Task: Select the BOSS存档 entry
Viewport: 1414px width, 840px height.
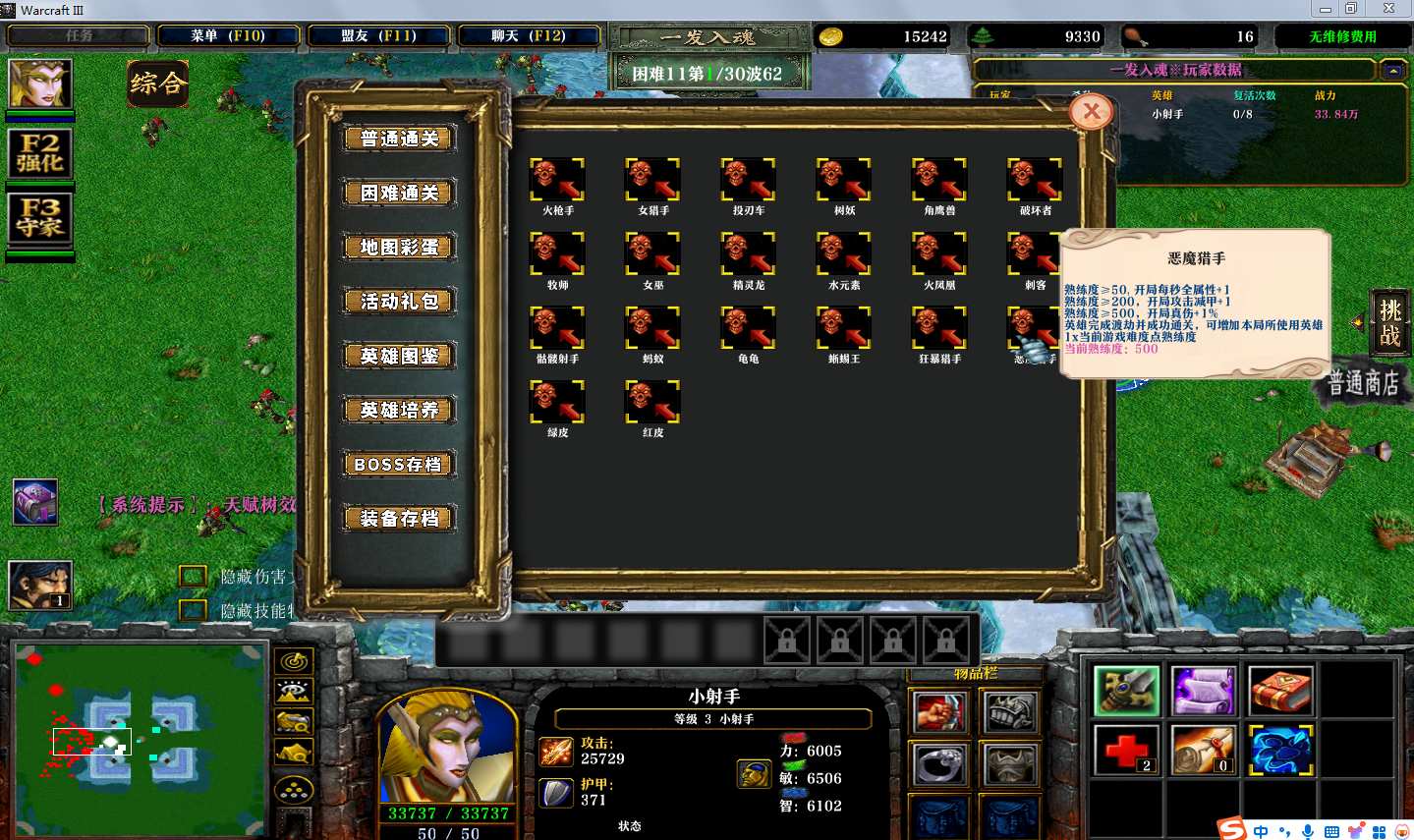Action: coord(399,464)
